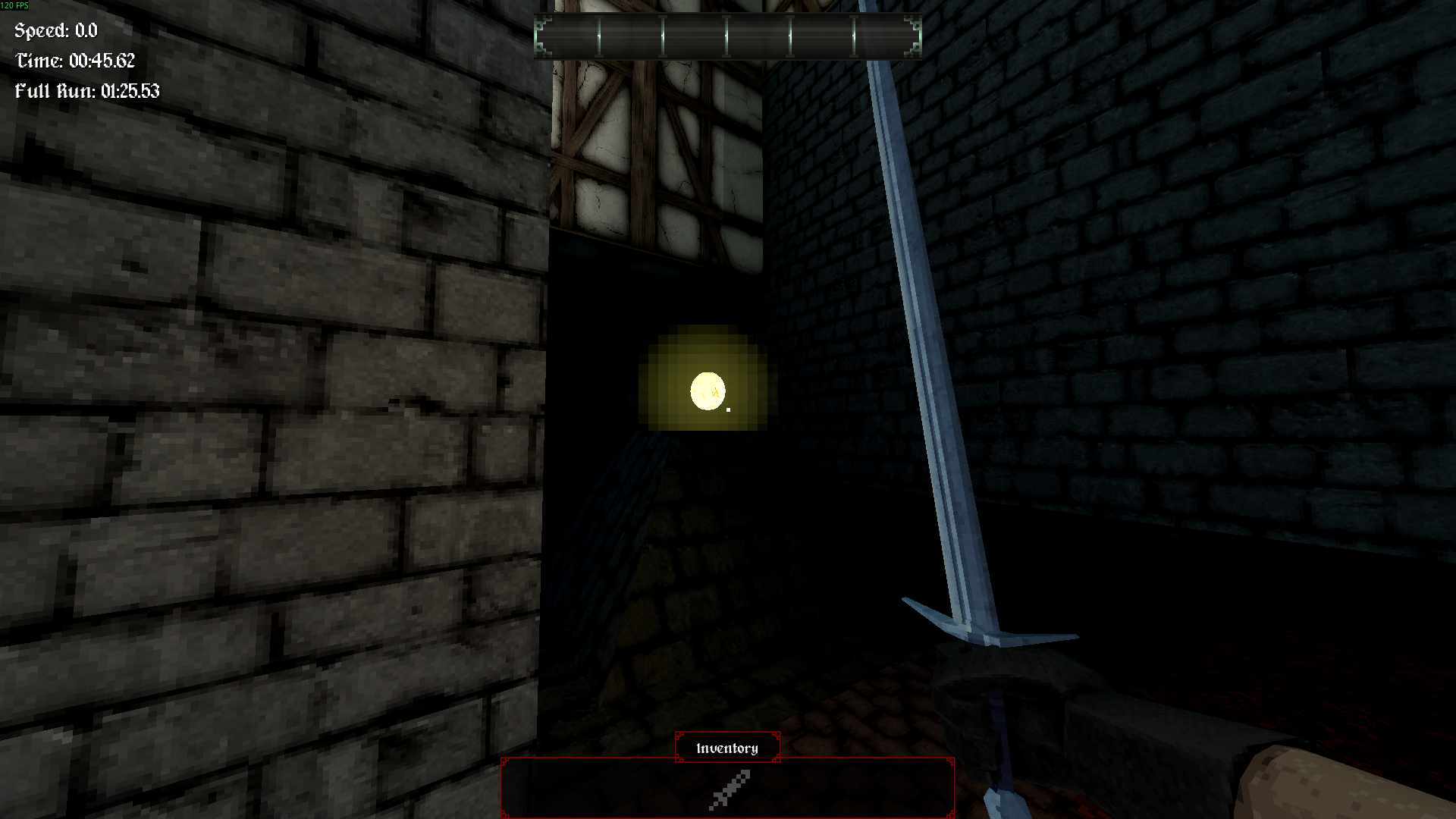
Task: Click the 120 FPS counter indicator
Action: (15, 5)
